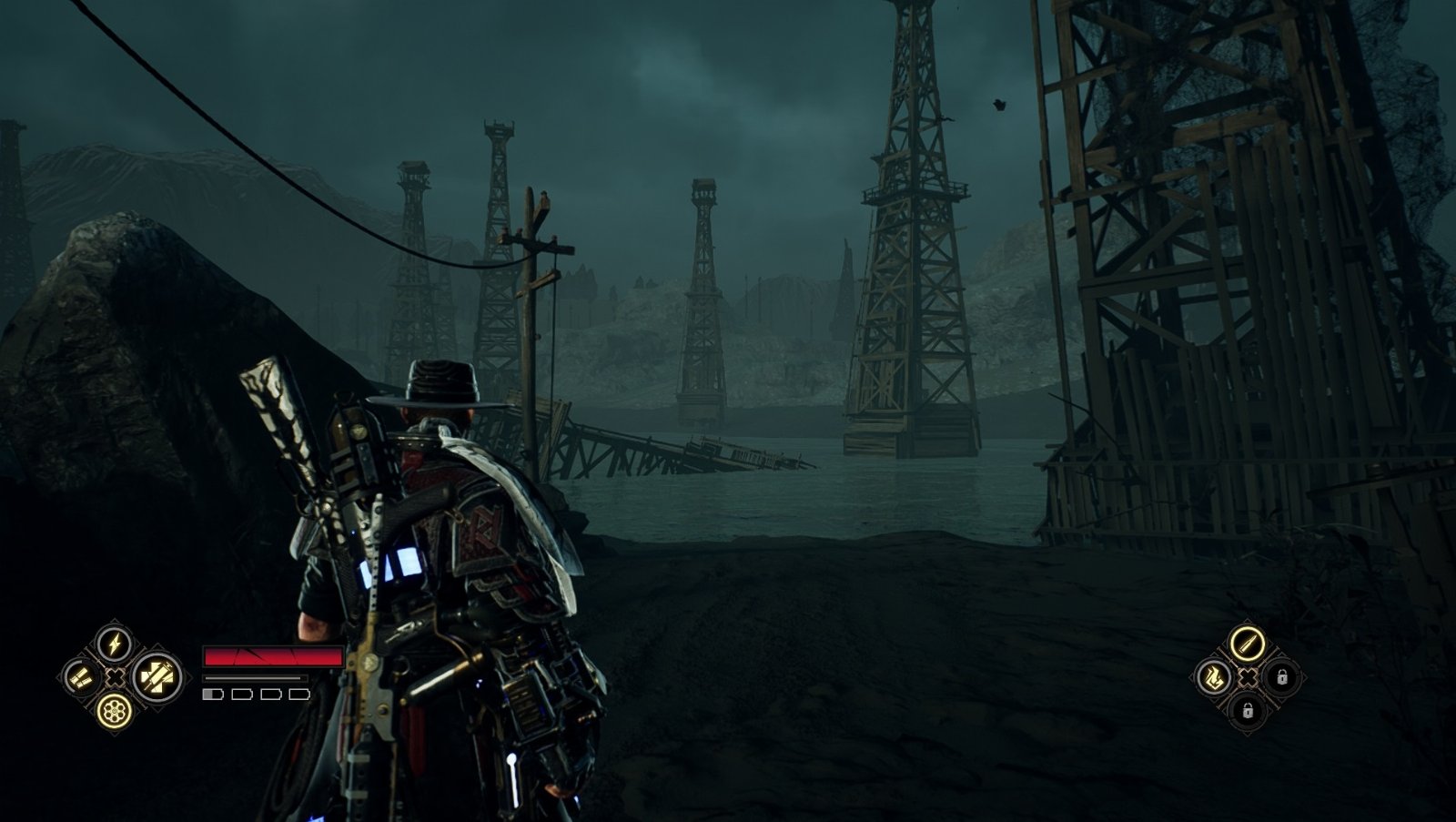
Task: Activate the flame weapon slot
Action: click(1214, 676)
